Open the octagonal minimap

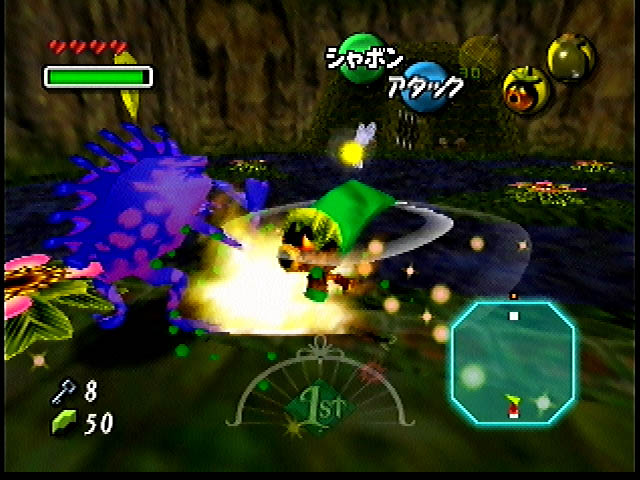click(515, 364)
